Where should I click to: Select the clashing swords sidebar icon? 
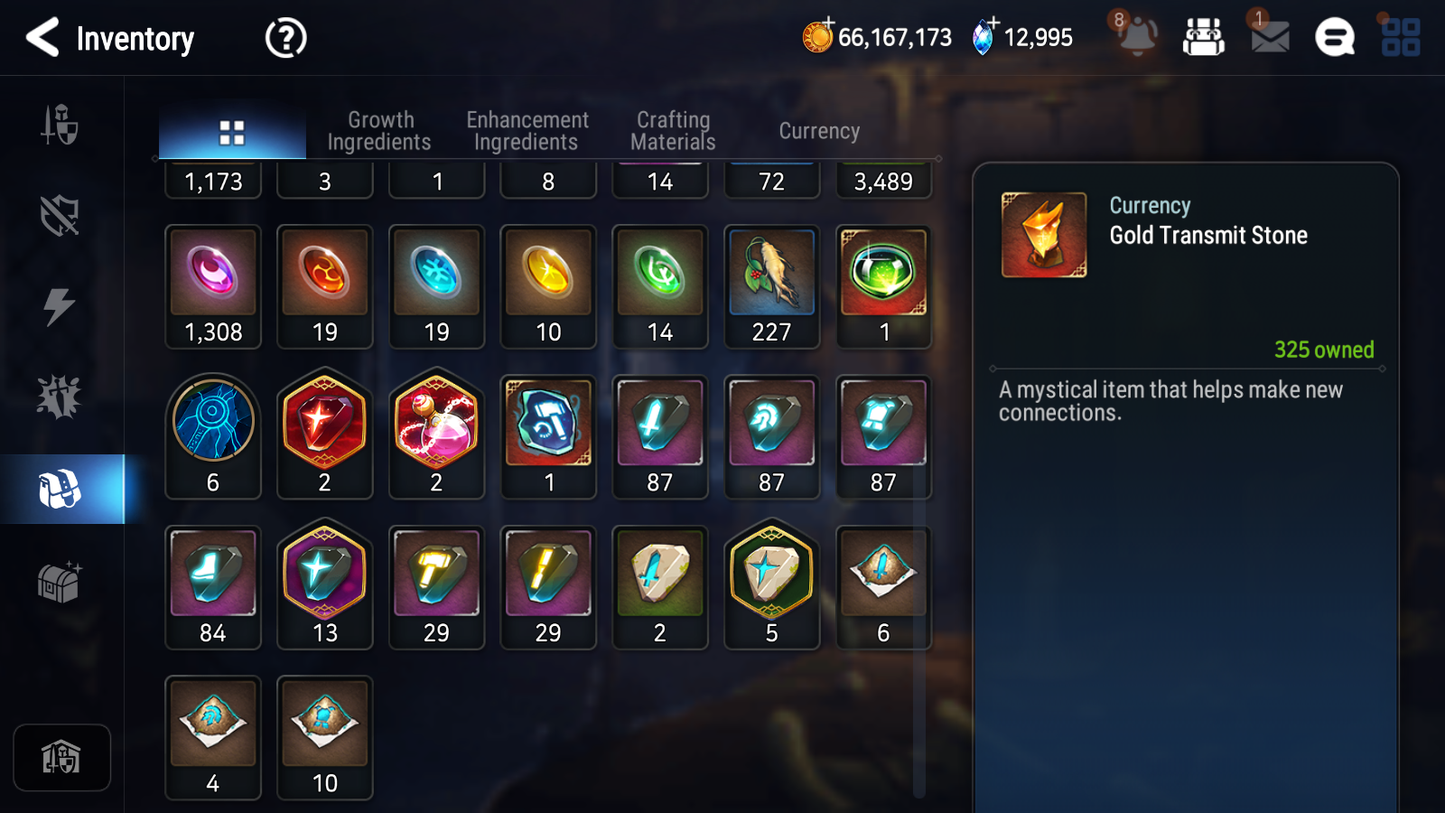(x=61, y=395)
